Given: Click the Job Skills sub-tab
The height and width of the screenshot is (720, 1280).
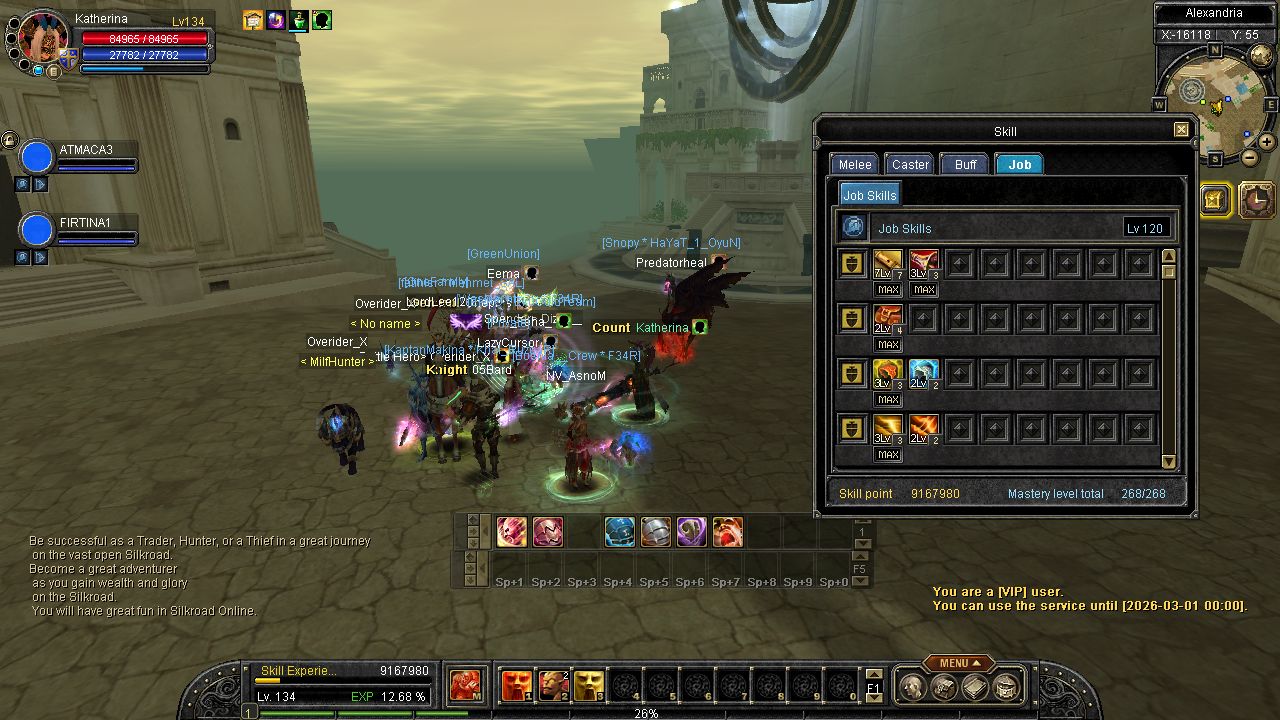Looking at the screenshot, I should pos(869,195).
